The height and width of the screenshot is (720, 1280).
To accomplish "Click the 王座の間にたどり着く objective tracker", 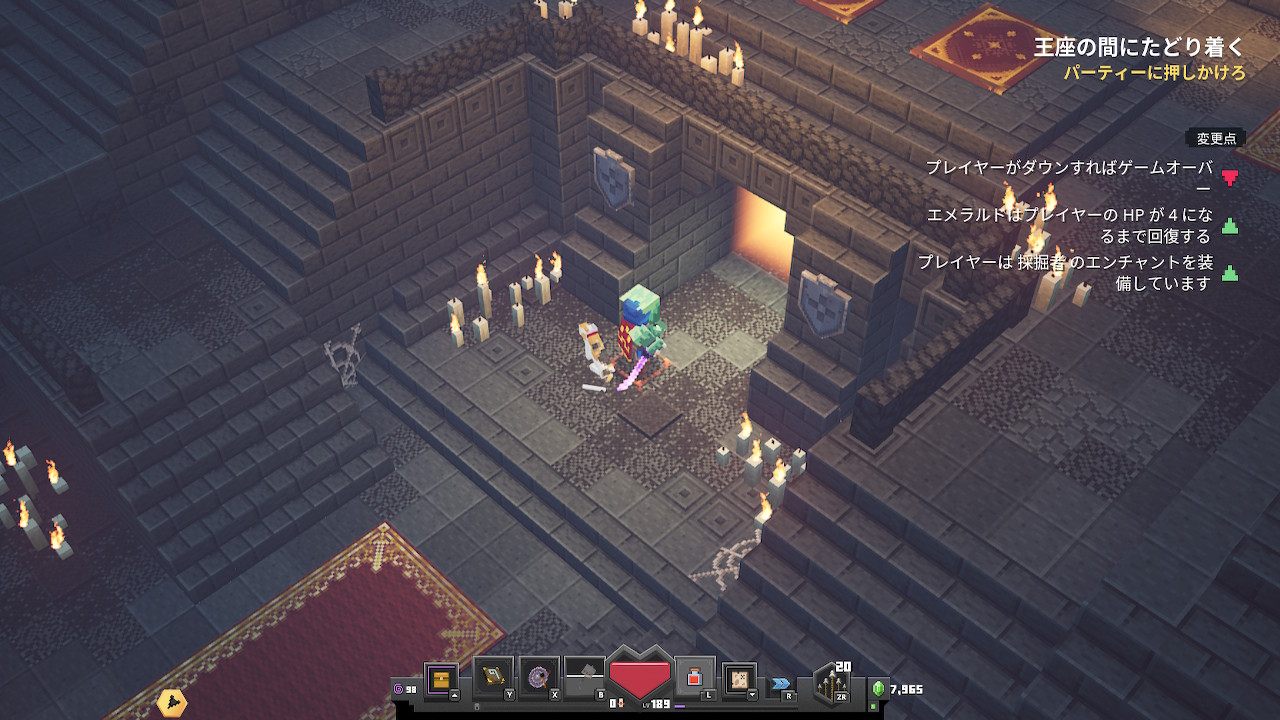I will (x=1140, y=47).
